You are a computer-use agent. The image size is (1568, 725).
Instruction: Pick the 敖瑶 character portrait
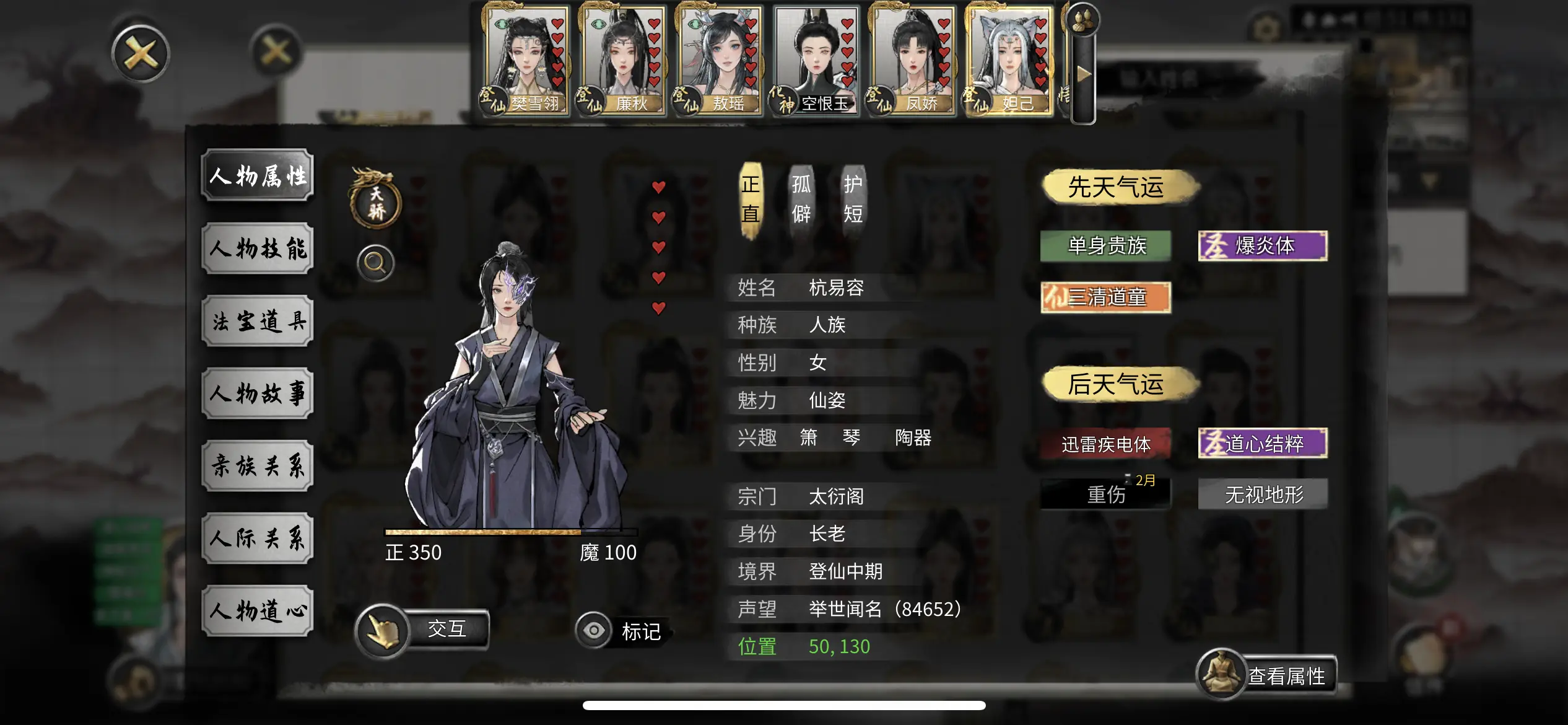point(719,60)
